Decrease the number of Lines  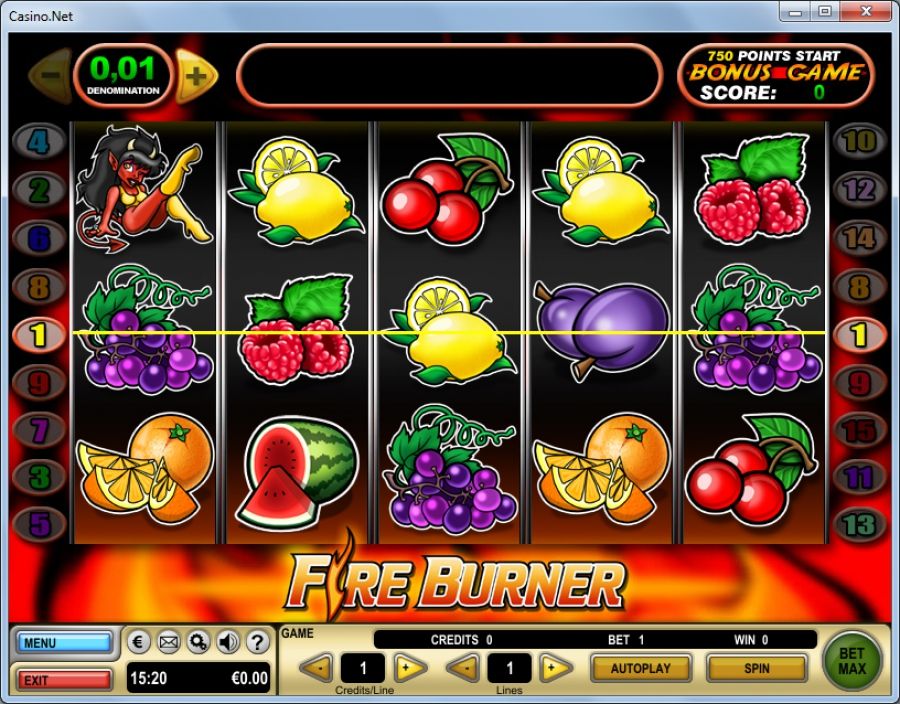pos(462,667)
